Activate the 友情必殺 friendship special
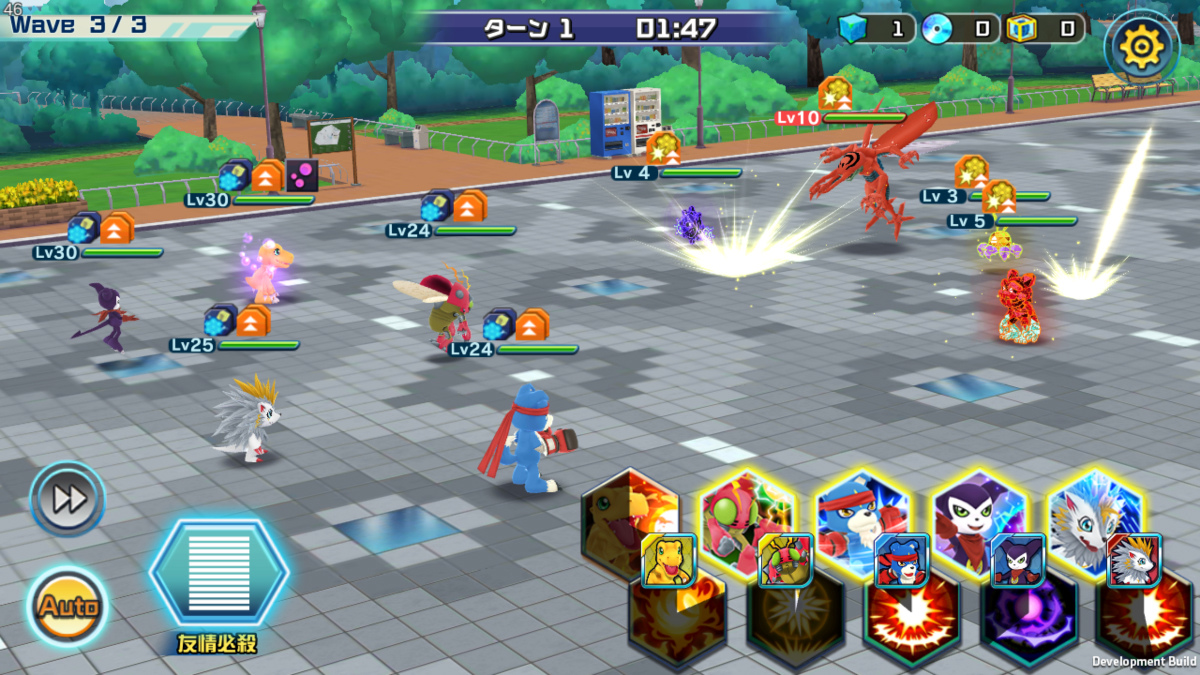 click(x=219, y=573)
